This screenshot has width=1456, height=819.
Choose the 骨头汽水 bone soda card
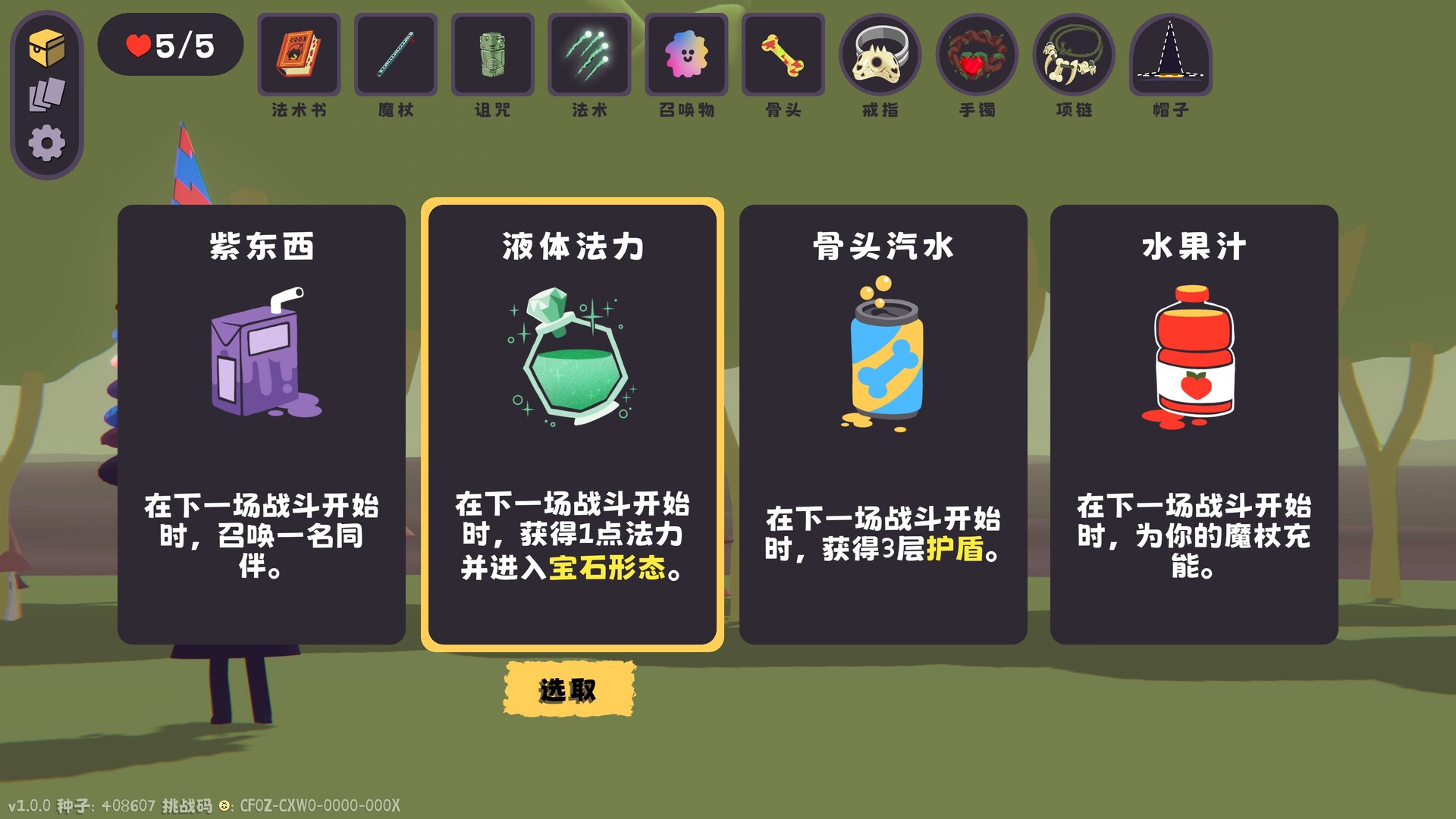pyautogui.click(x=884, y=425)
